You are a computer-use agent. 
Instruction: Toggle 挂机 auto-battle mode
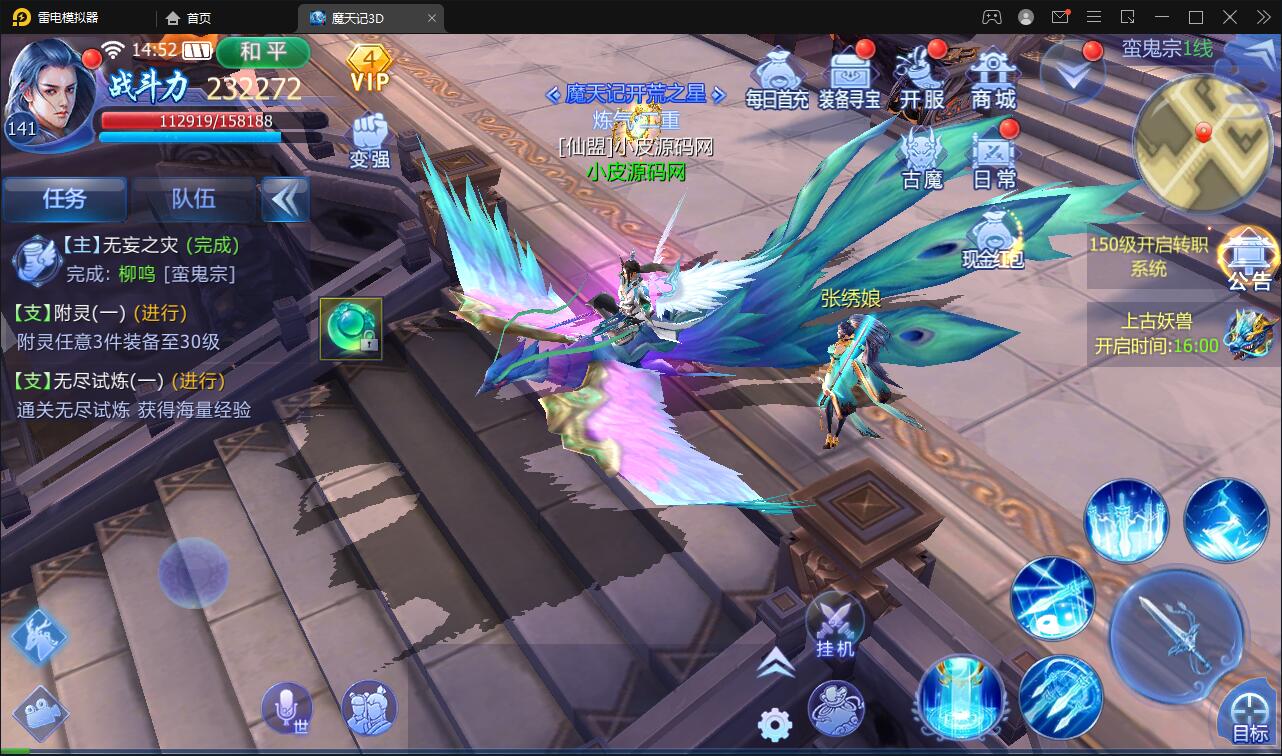click(834, 630)
